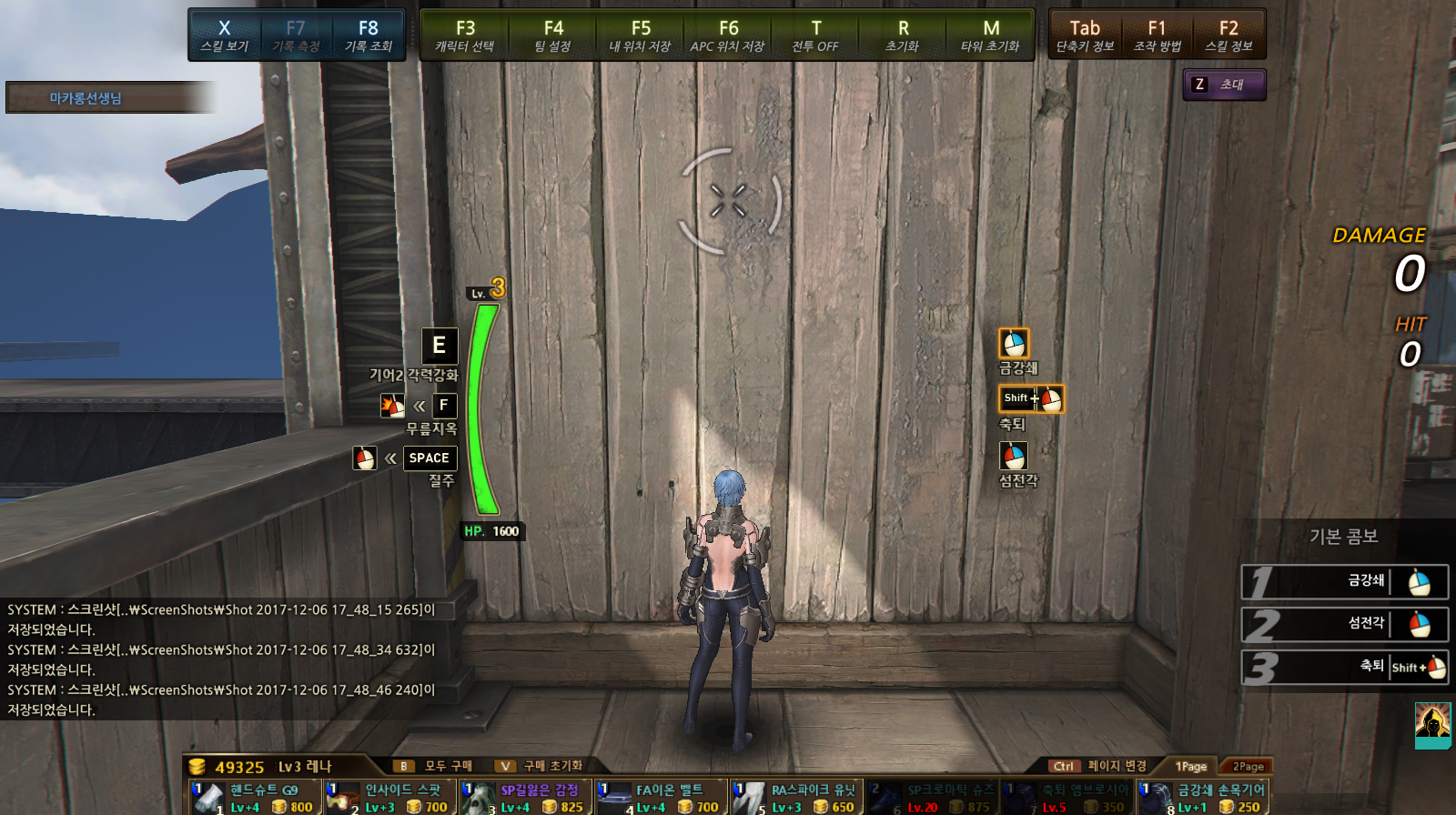Reset towers with 타워 초기화

pyautogui.click(x=990, y=35)
